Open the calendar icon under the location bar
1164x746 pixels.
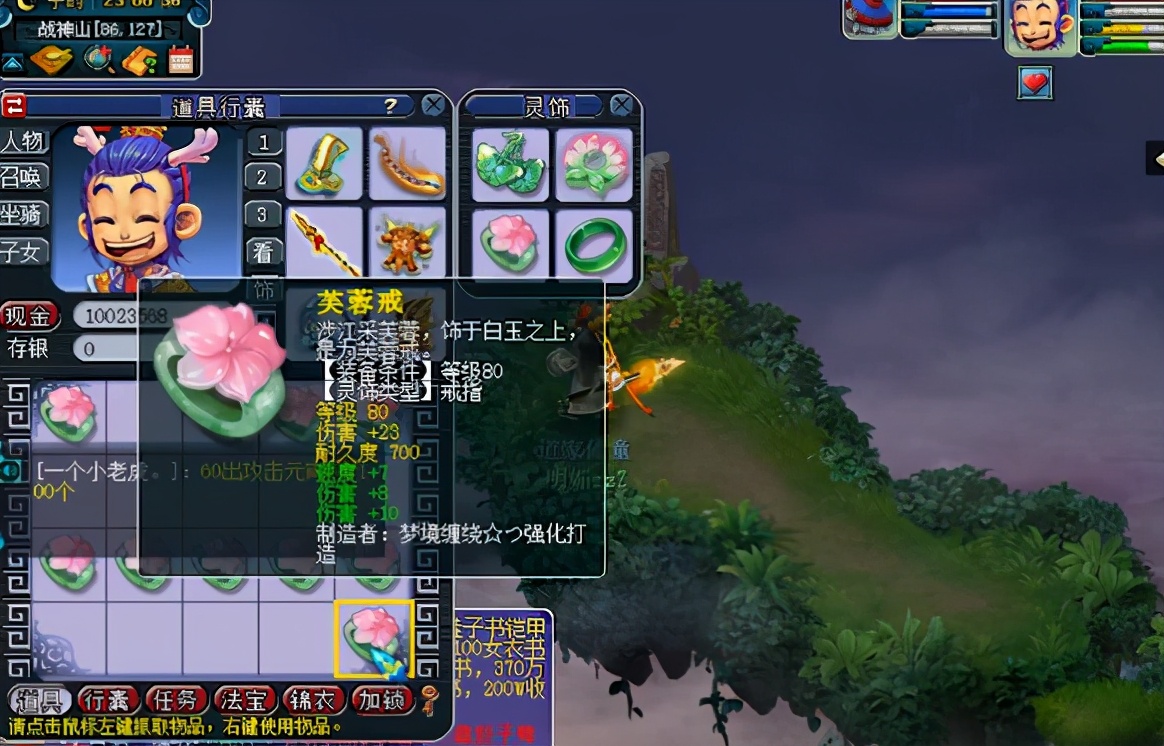click(x=181, y=61)
